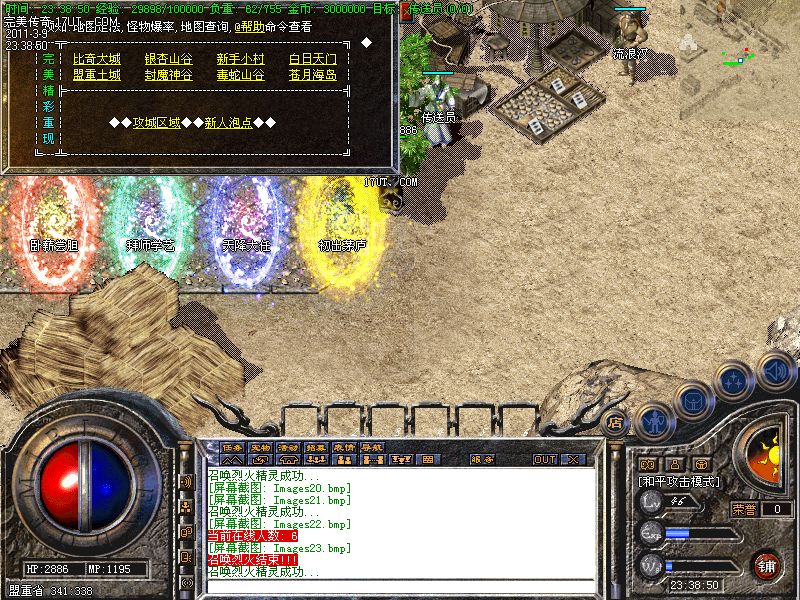Close the game with the X button
Viewport: 800px width, 600px height.
(574, 460)
